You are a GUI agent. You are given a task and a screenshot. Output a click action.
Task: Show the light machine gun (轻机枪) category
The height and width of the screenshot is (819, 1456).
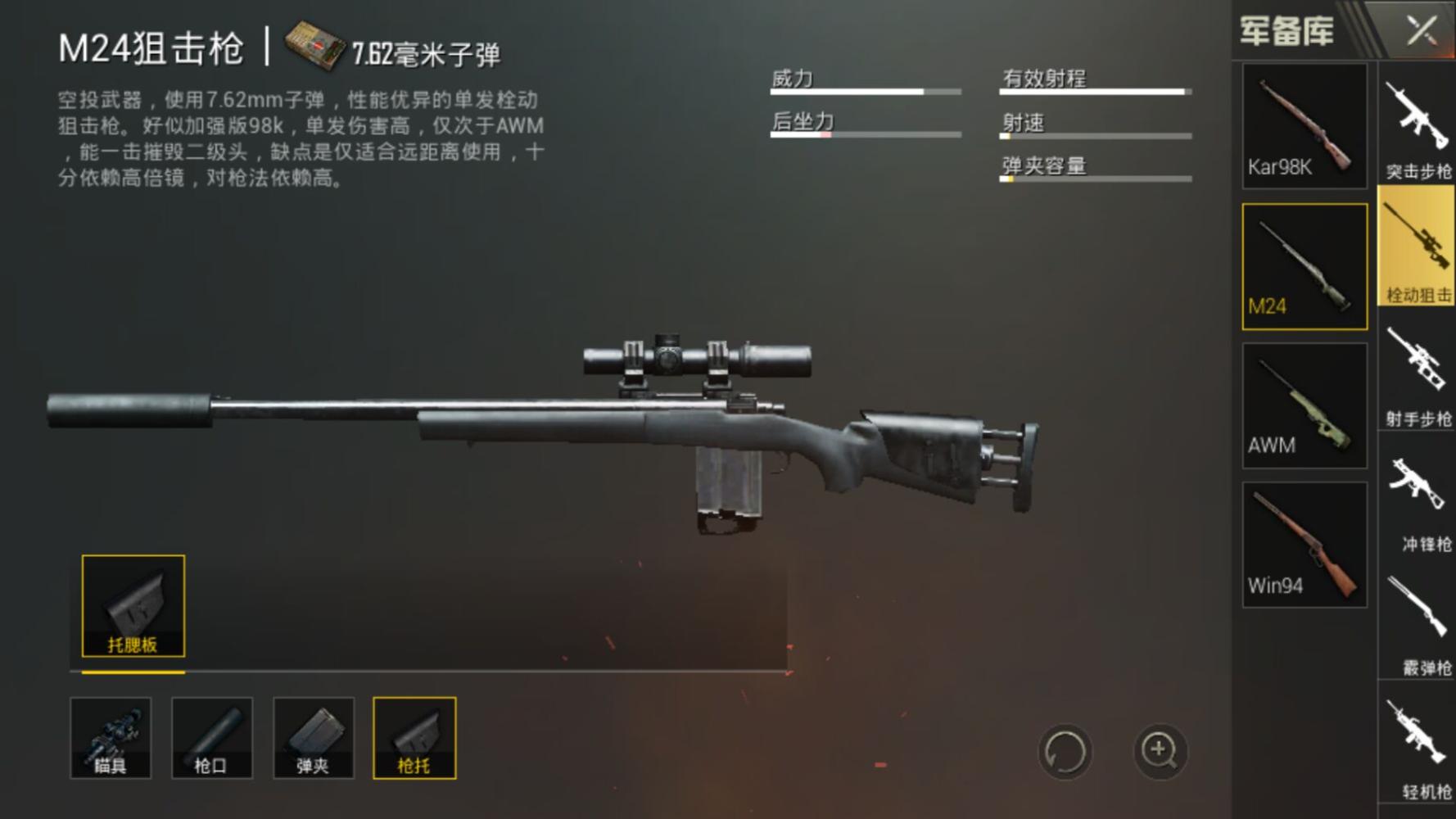pyautogui.click(x=1418, y=747)
